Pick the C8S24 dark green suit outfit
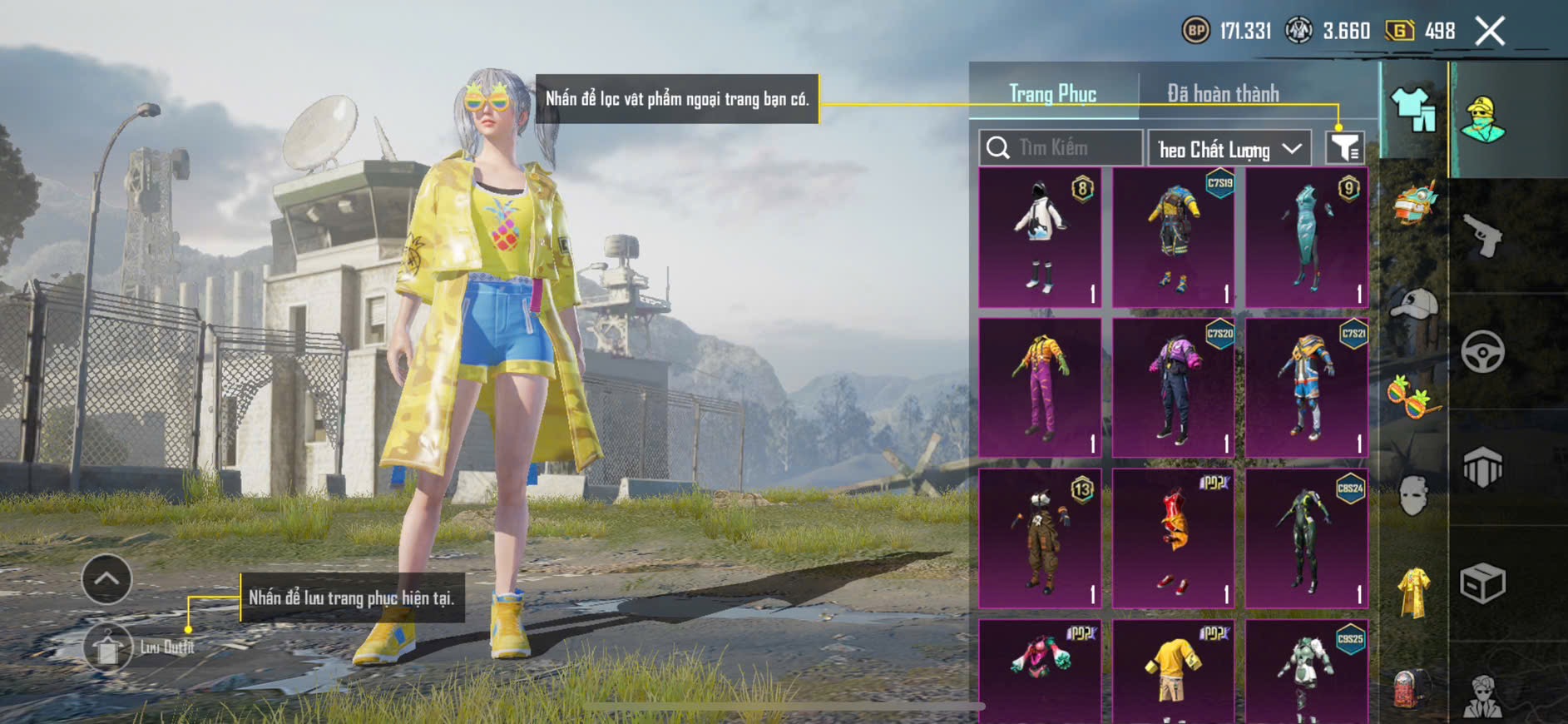This screenshot has width=1568, height=724. 1307,538
